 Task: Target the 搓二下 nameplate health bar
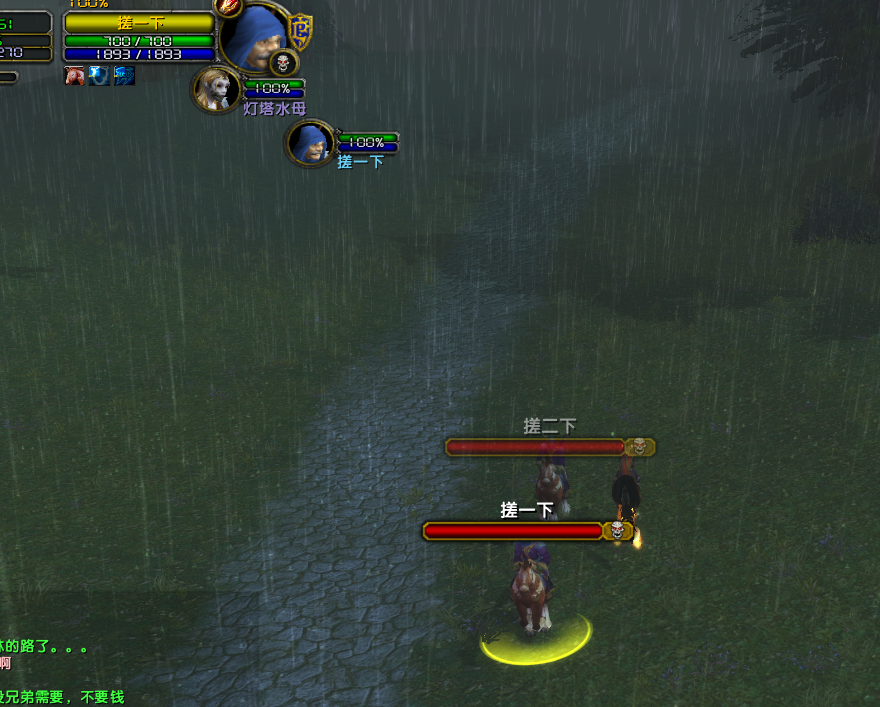[x=536, y=447]
